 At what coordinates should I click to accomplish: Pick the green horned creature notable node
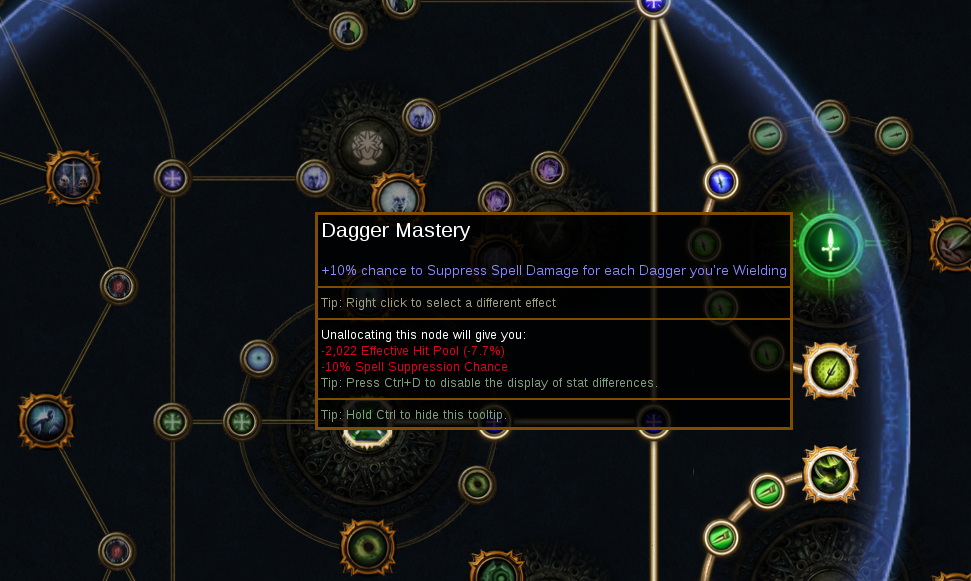(x=830, y=474)
